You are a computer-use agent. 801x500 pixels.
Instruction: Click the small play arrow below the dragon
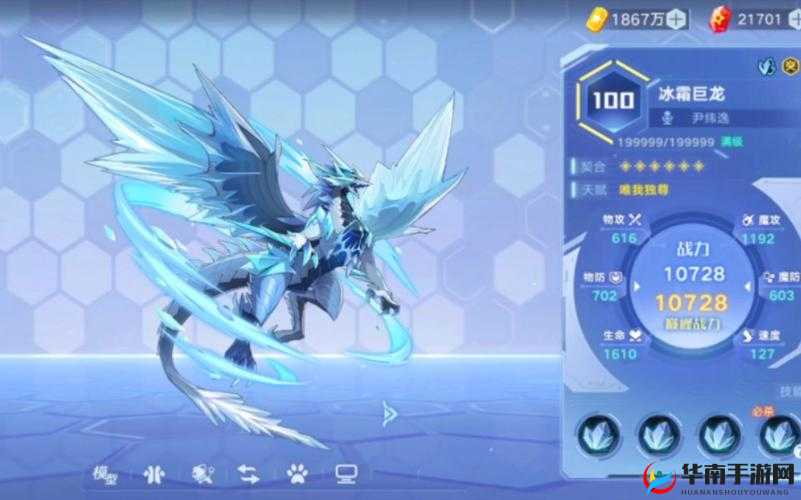coord(390,411)
